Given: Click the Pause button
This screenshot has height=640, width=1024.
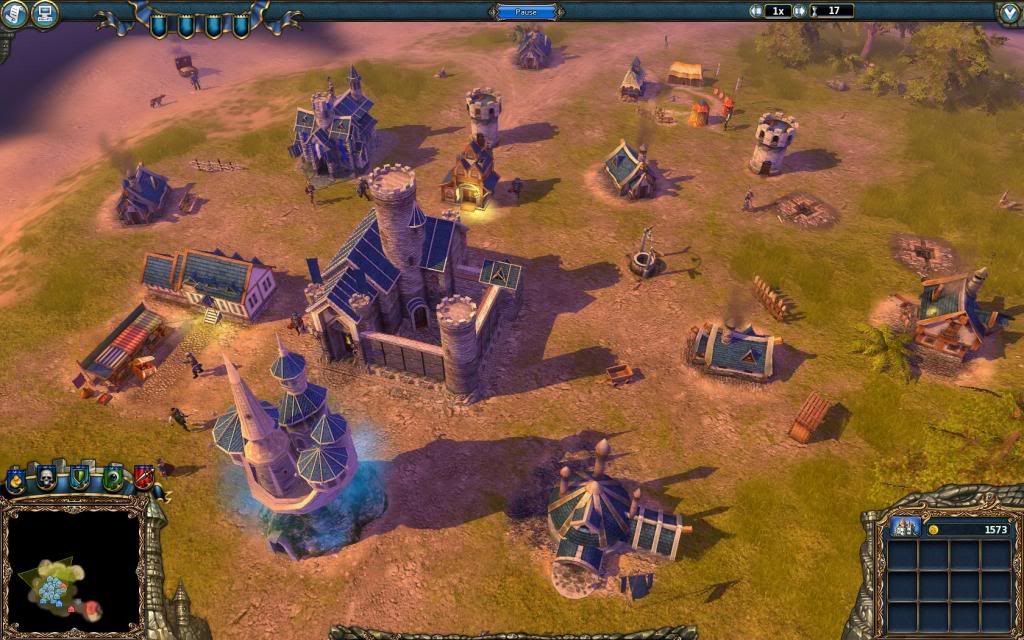Looking at the screenshot, I should pyautogui.click(x=527, y=12).
